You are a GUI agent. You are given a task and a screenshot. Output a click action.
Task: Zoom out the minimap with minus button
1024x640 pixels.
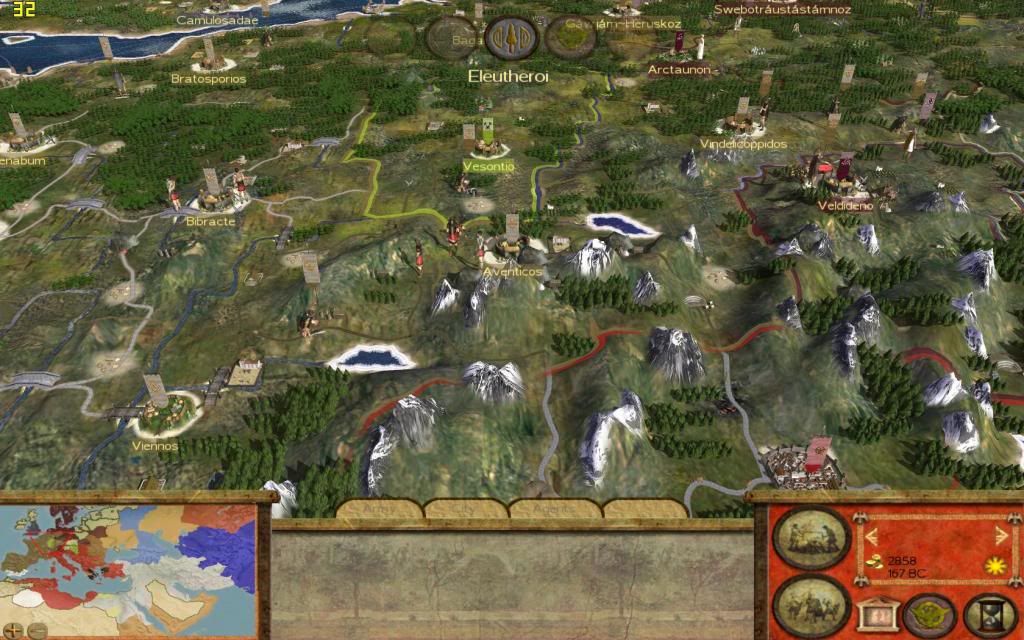pos(36,630)
